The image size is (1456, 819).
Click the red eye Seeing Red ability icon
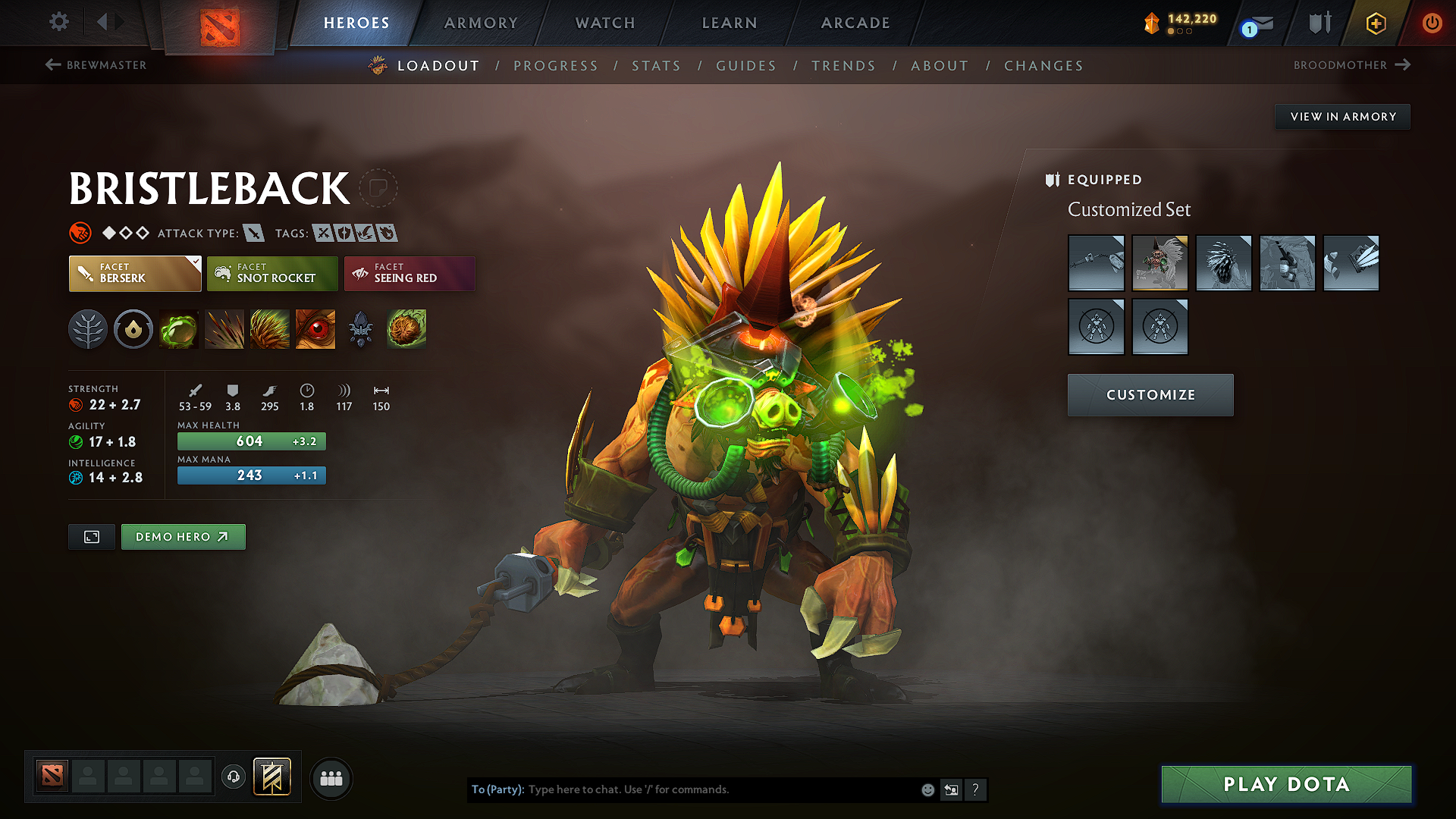pyautogui.click(x=315, y=329)
